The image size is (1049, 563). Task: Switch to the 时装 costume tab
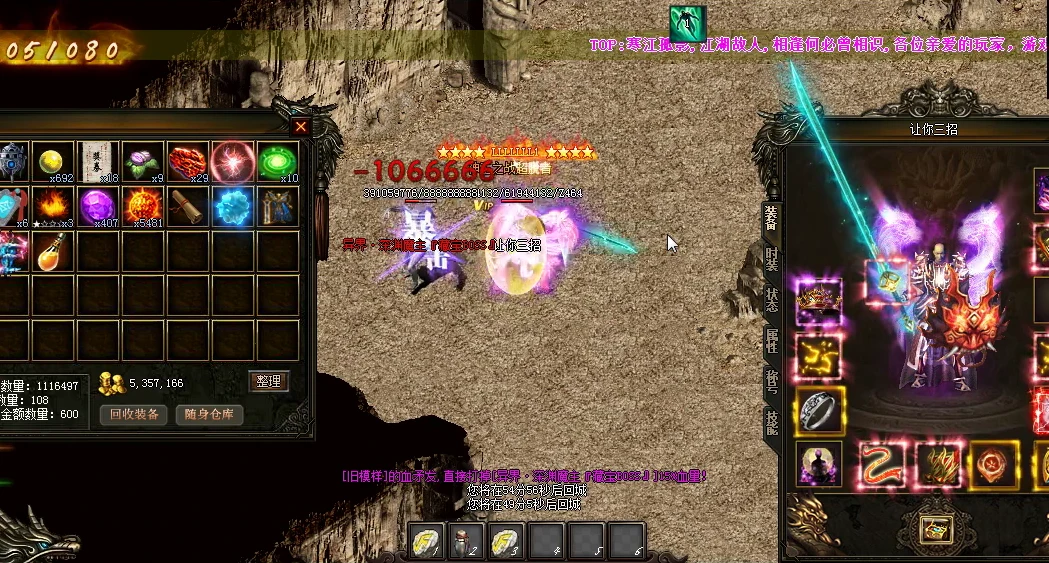(771, 261)
